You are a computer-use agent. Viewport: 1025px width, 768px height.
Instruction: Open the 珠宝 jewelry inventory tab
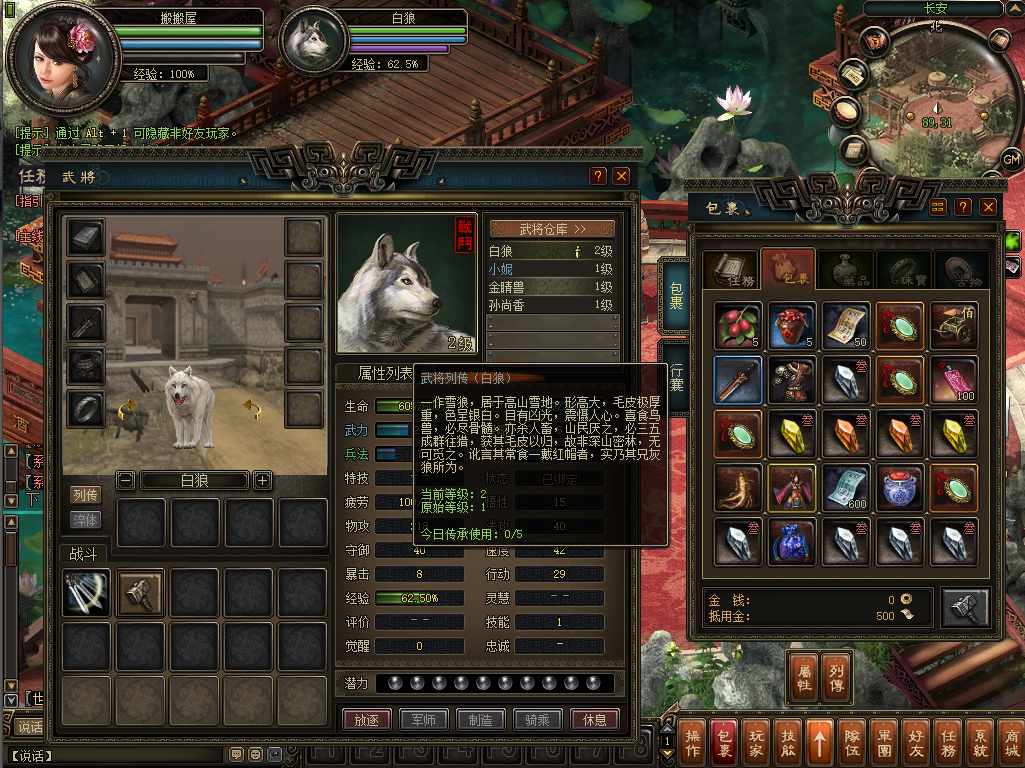904,269
